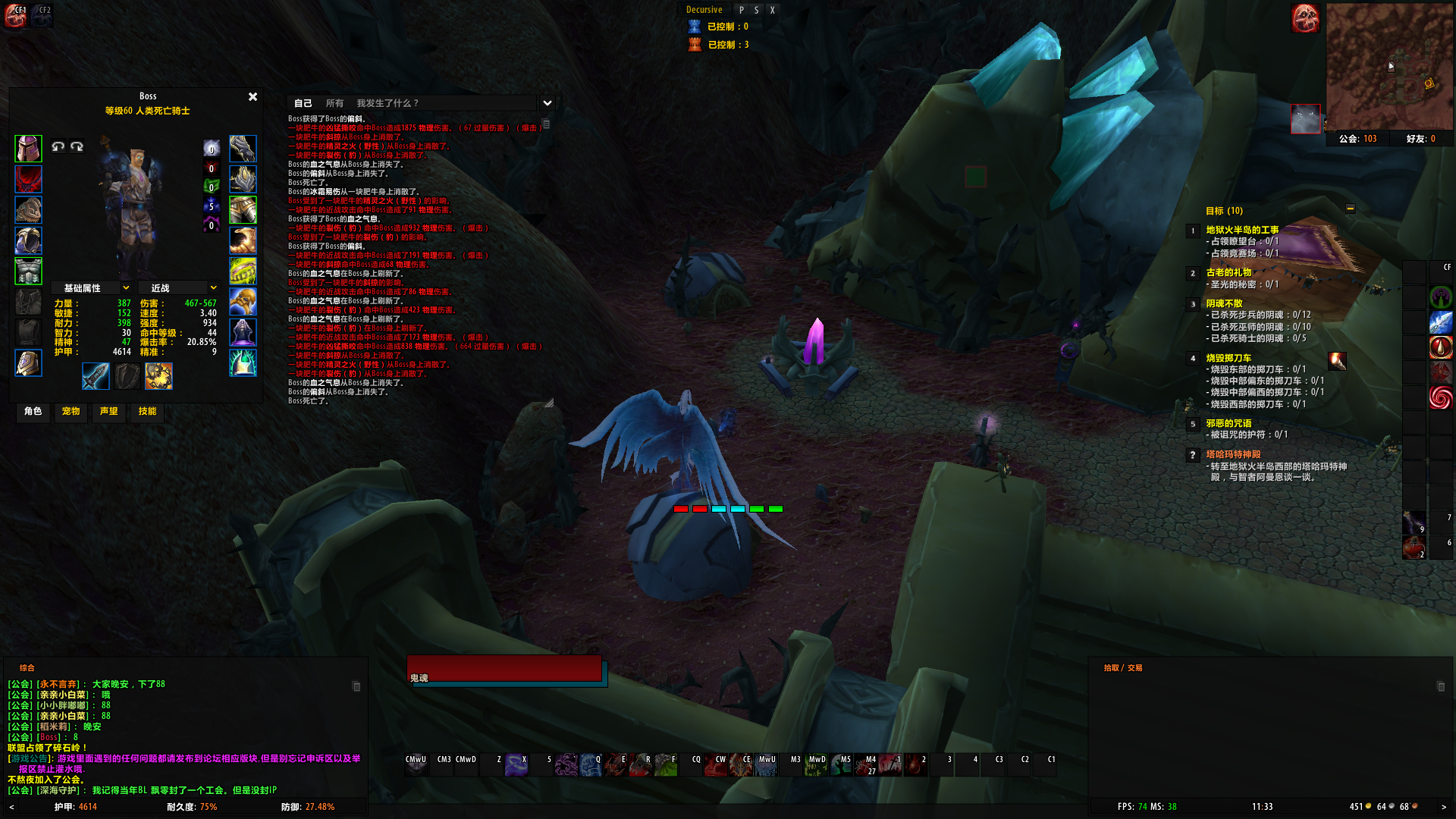Open the 技能 tab of the character window
The image size is (1456, 819).
(147, 413)
